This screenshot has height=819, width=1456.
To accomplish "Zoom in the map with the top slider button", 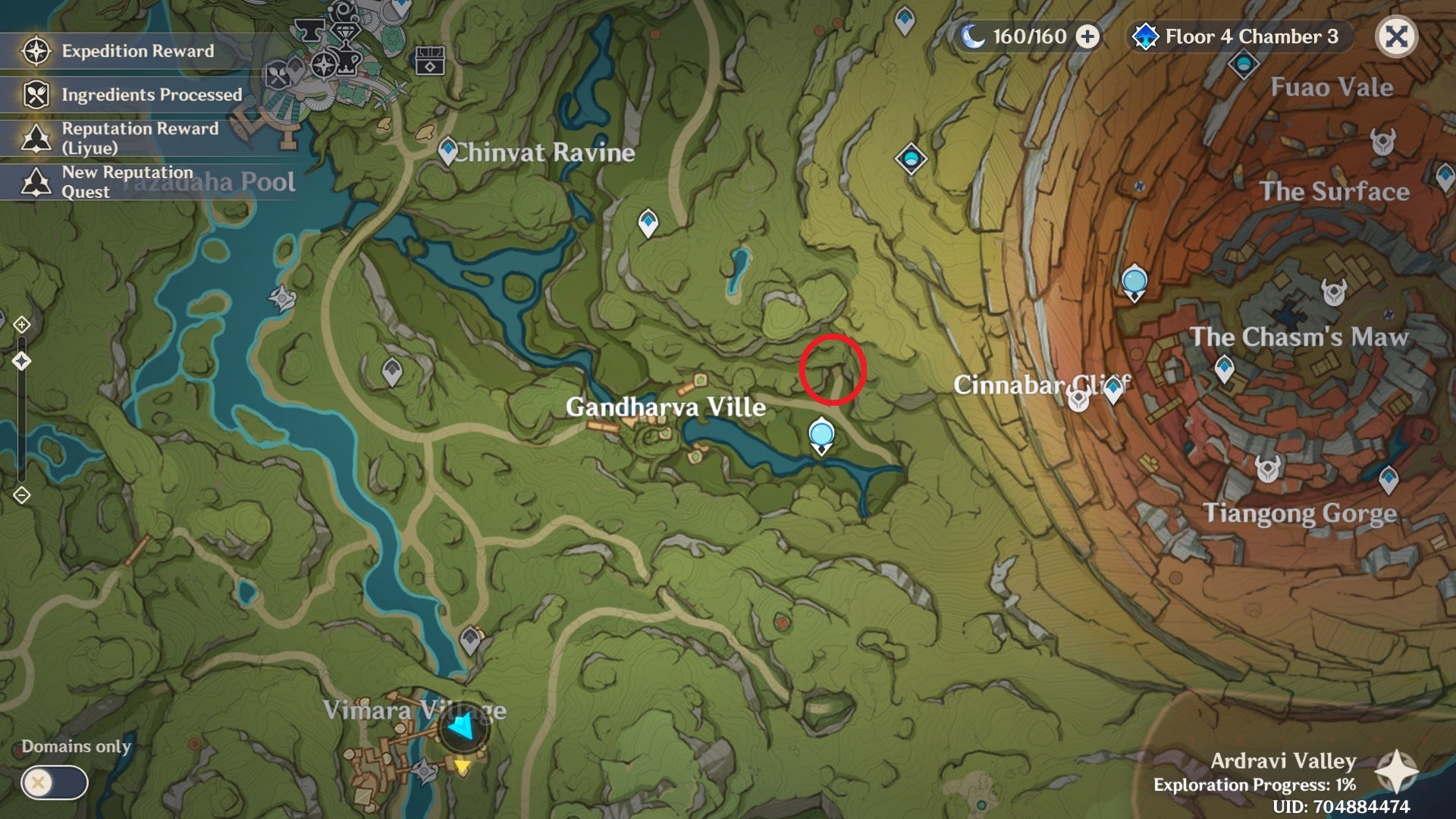I will coord(21,325).
